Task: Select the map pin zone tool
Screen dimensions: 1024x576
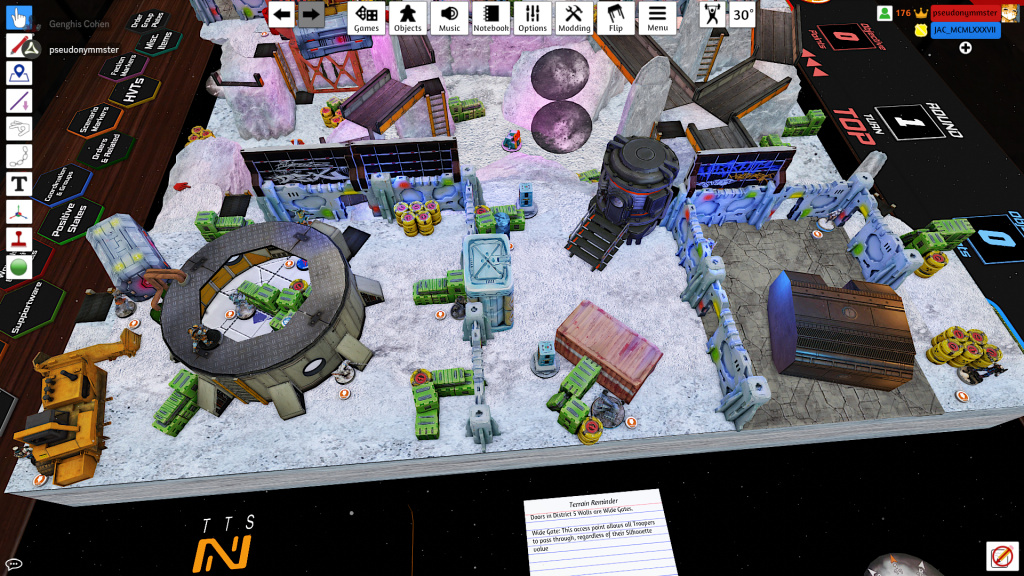Action: [x=19, y=73]
